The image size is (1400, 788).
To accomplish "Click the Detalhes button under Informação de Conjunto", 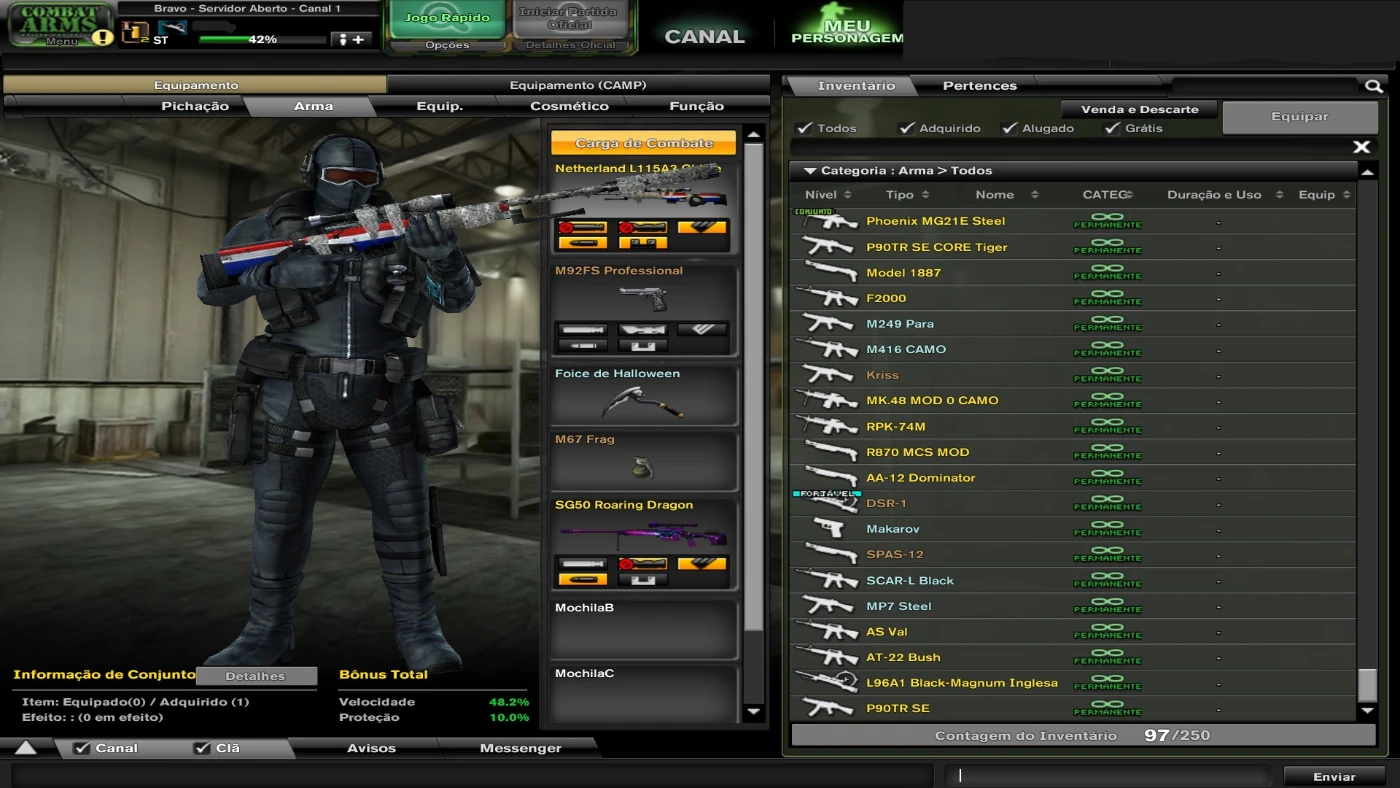I will click(x=256, y=675).
